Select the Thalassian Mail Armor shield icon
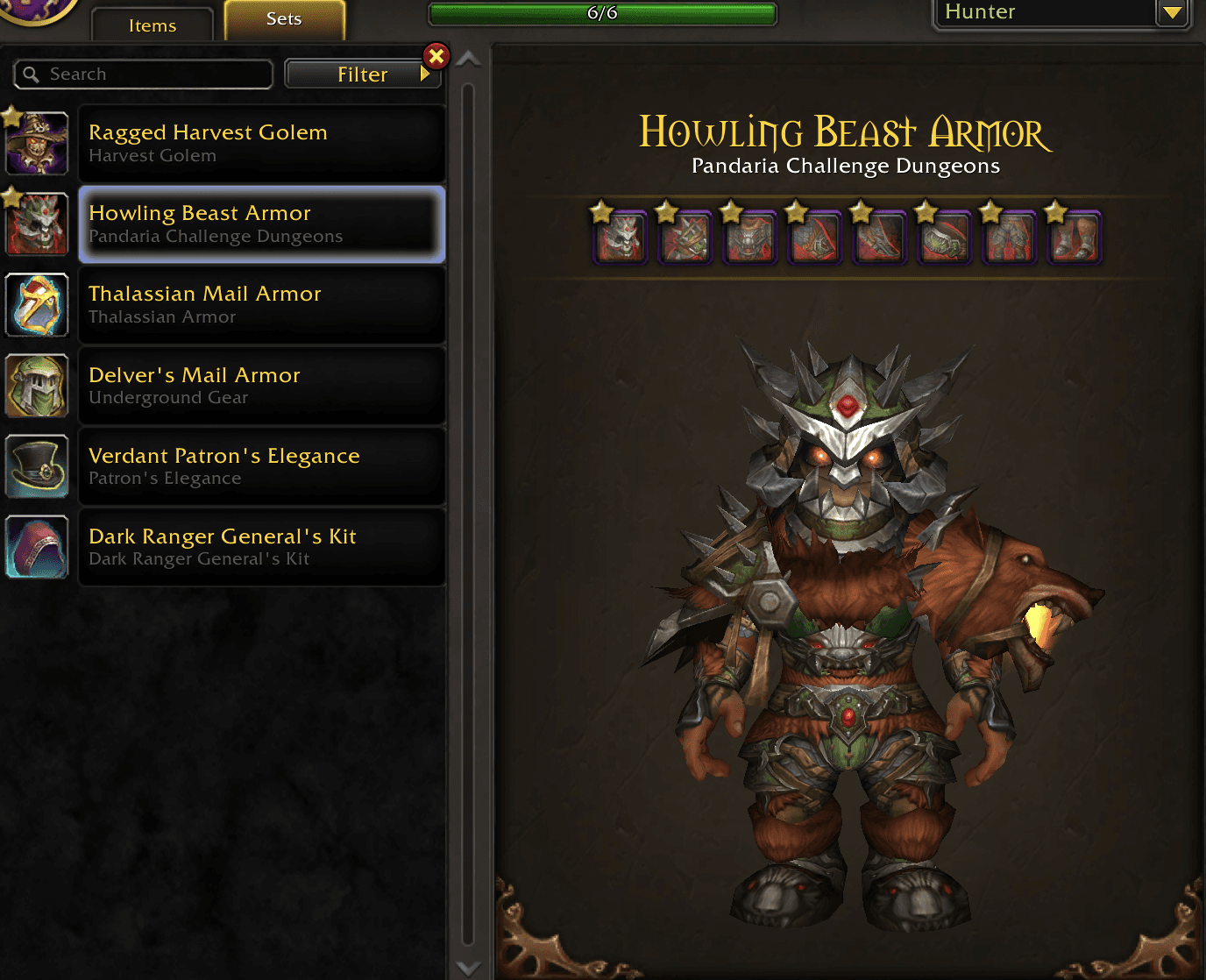This screenshot has height=980, width=1206. click(36, 306)
